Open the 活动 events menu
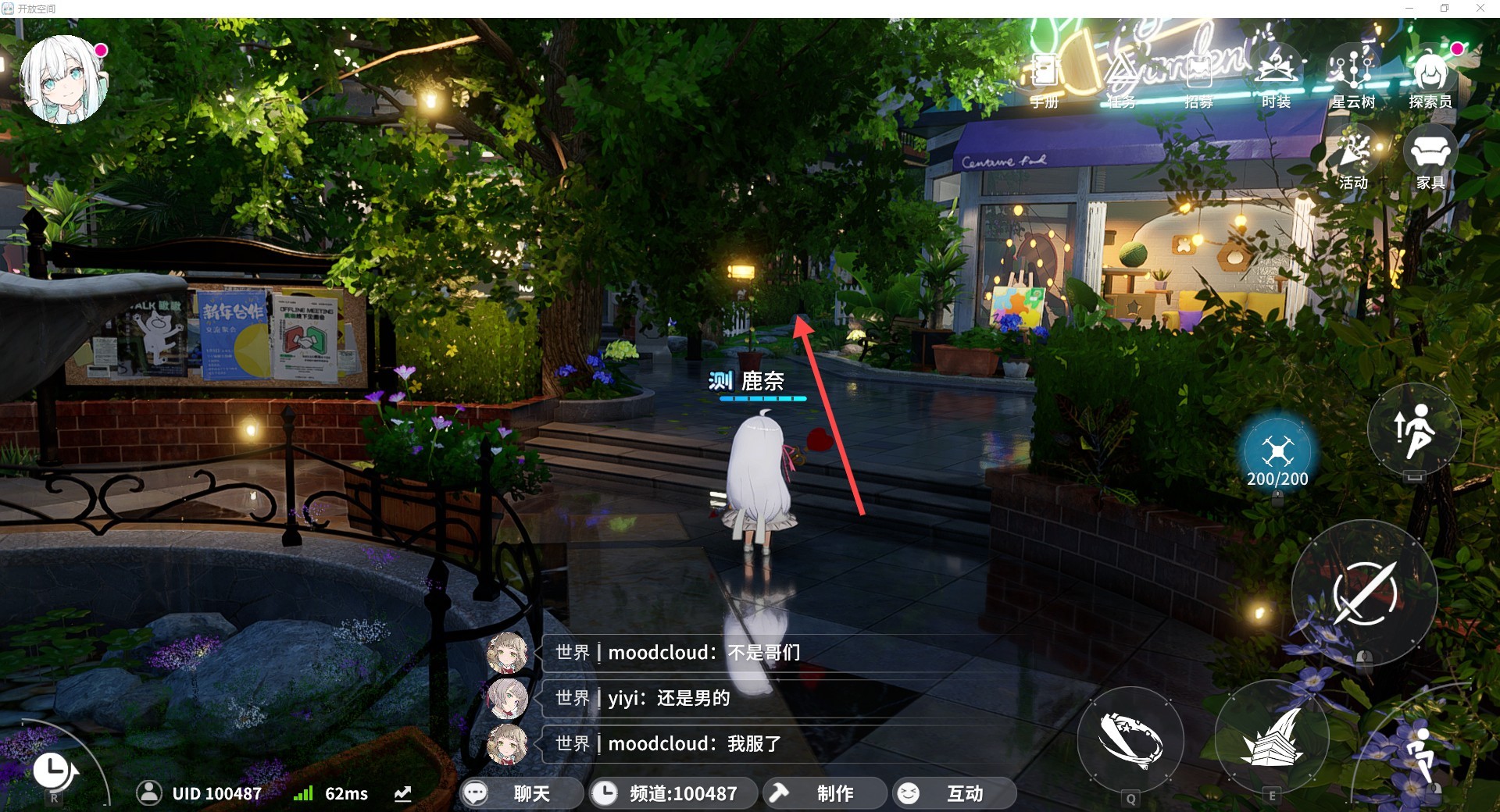The height and width of the screenshot is (812, 1500). (1354, 158)
